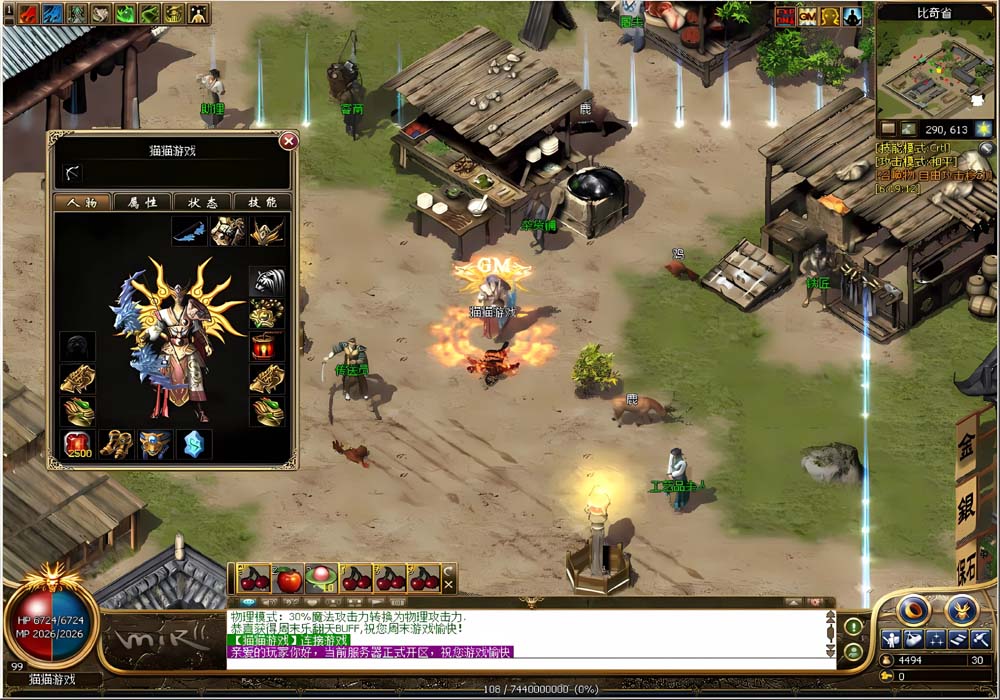
Task: Click the blue S crystal slot
Action: tap(194, 444)
